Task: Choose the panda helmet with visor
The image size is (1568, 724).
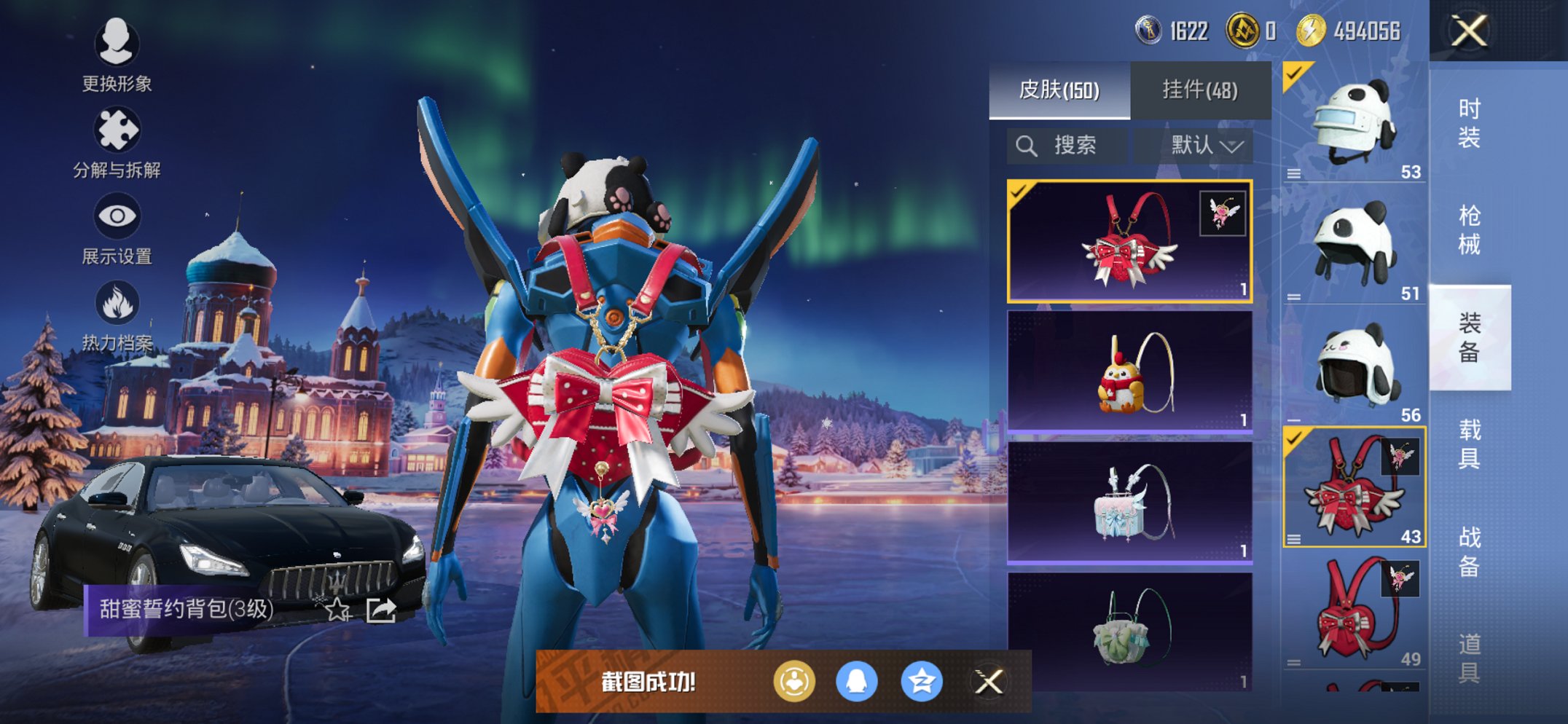Action: pyautogui.click(x=1354, y=122)
